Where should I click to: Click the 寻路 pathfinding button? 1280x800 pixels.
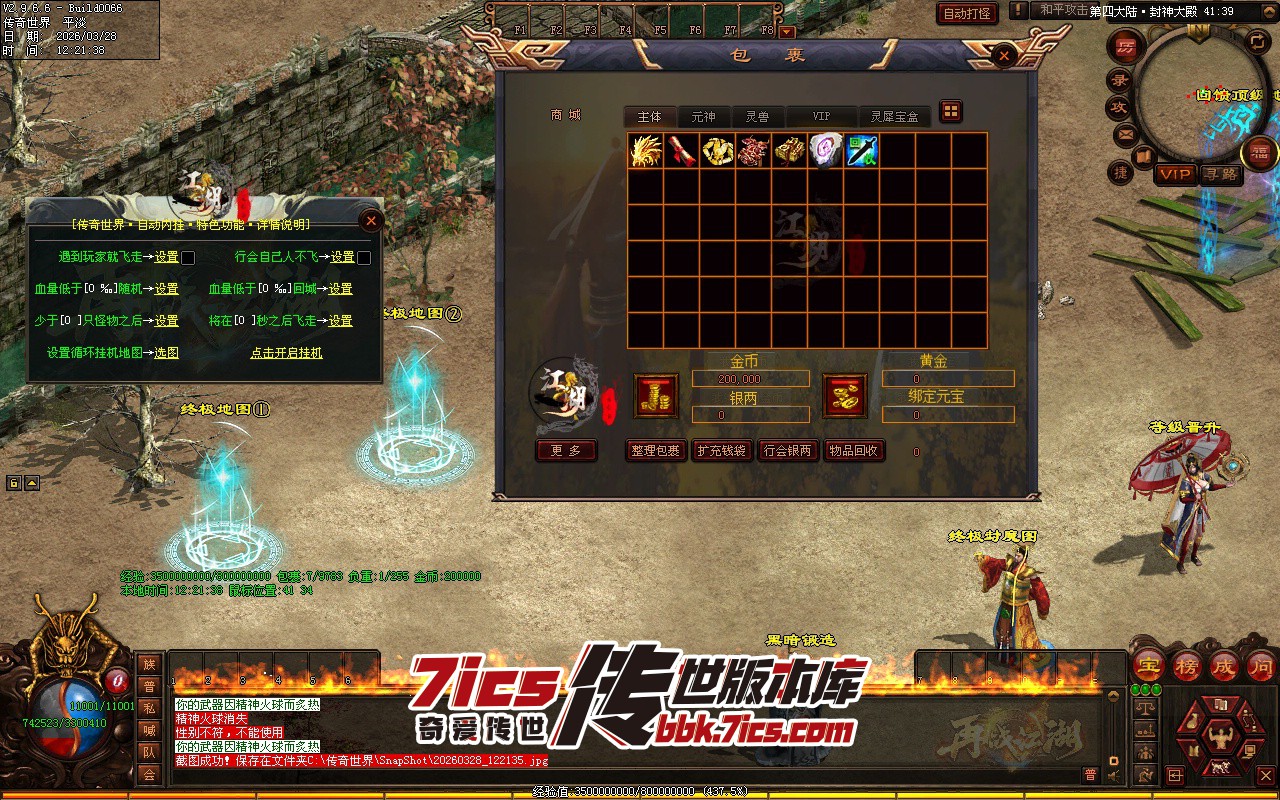point(1220,174)
